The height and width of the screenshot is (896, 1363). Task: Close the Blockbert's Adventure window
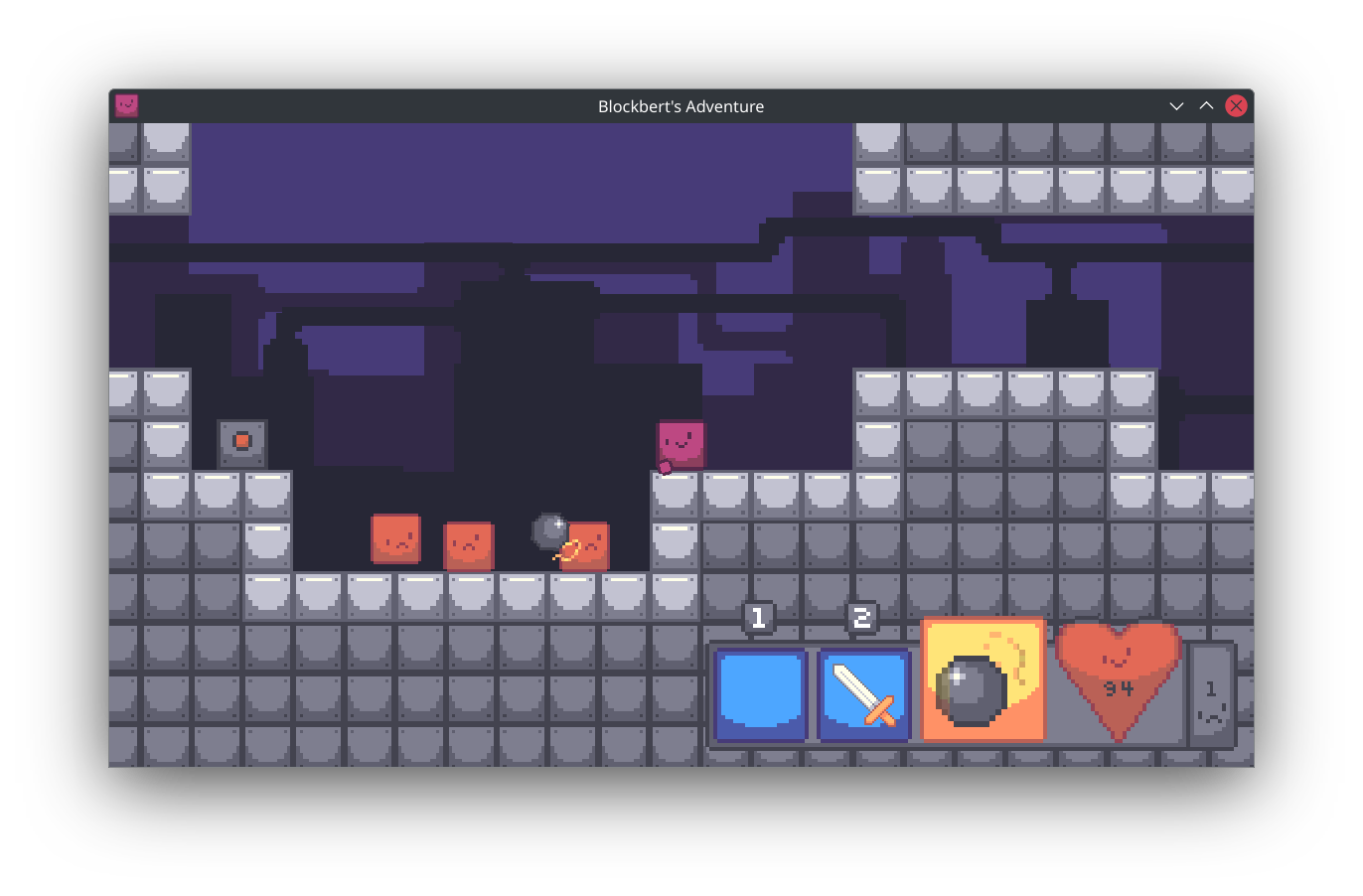pos(1236,105)
